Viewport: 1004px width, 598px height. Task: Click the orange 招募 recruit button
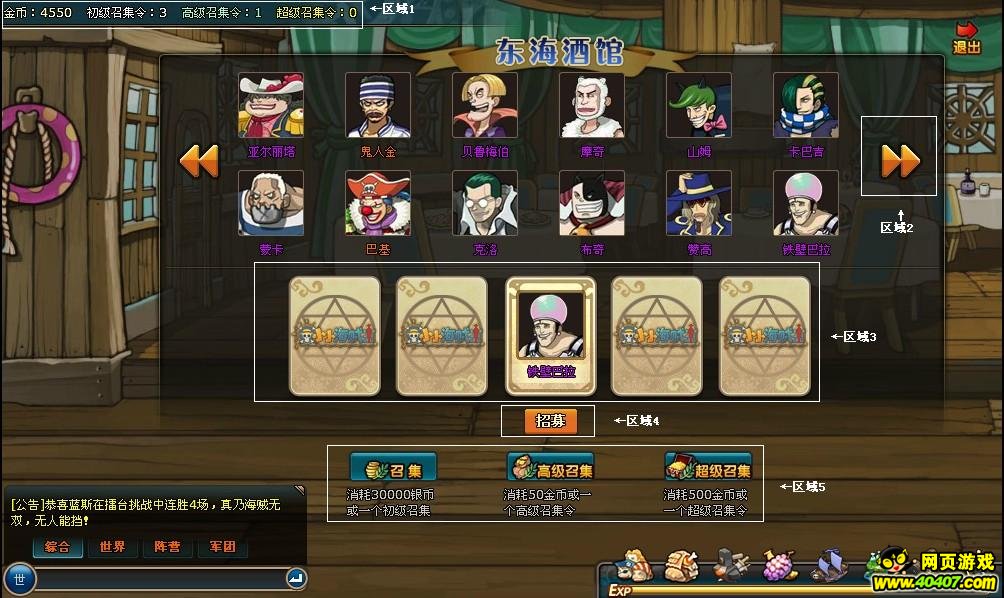[x=551, y=421]
